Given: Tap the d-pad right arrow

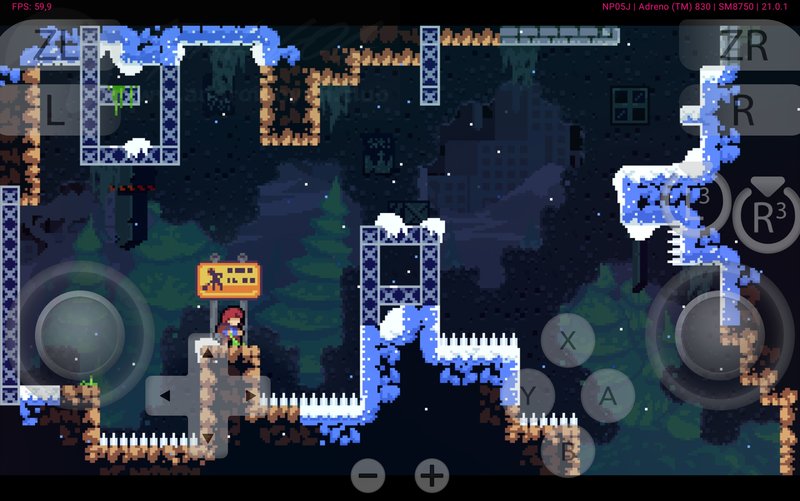Looking at the screenshot, I should pyautogui.click(x=251, y=396).
